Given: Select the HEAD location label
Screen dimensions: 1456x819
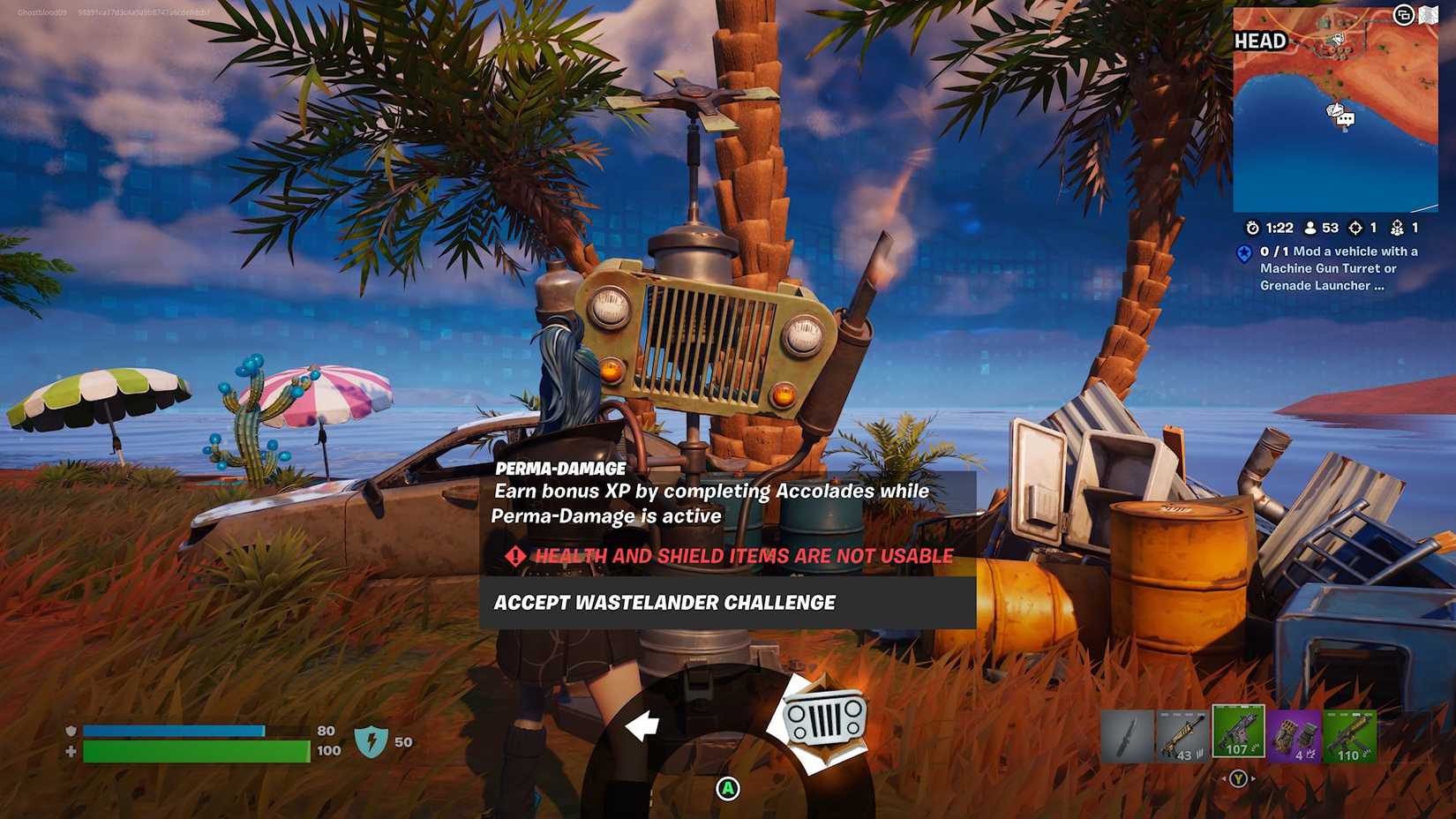Looking at the screenshot, I should (1262, 41).
